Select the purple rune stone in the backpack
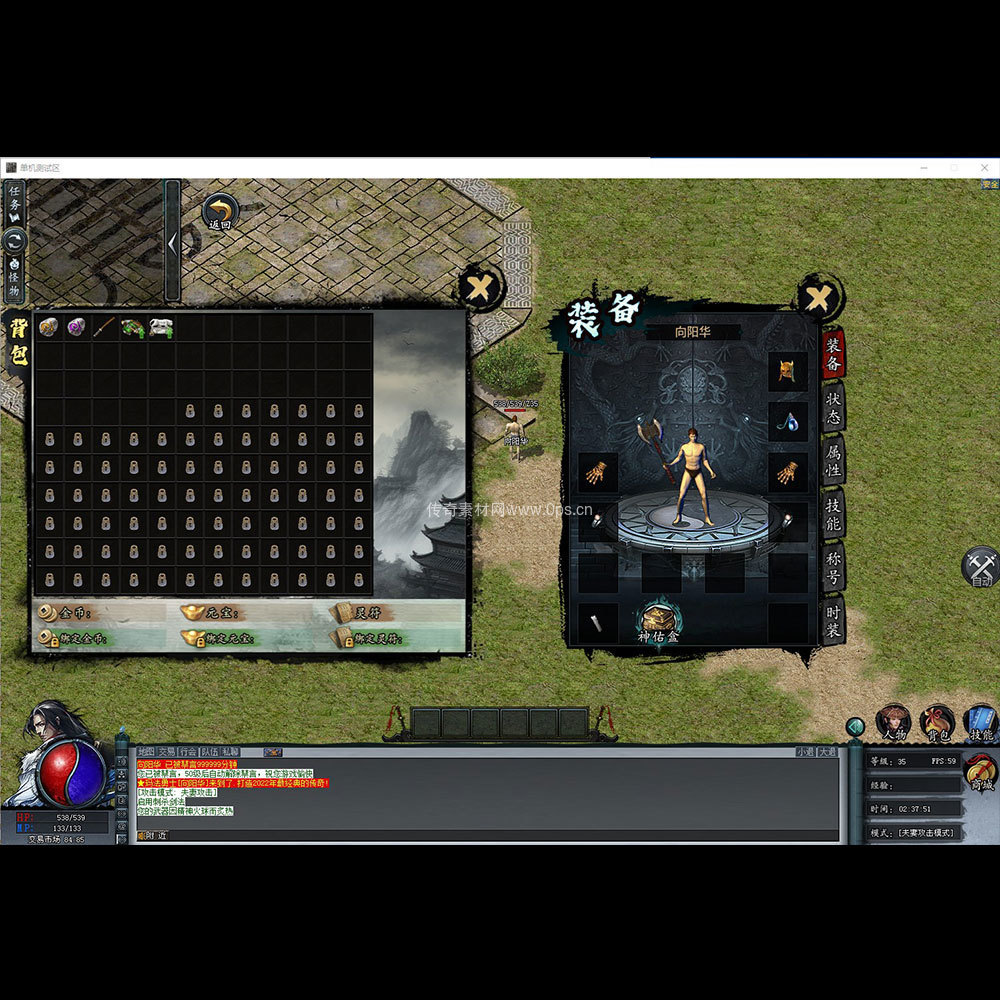The height and width of the screenshot is (1000, 1000). (x=76, y=327)
